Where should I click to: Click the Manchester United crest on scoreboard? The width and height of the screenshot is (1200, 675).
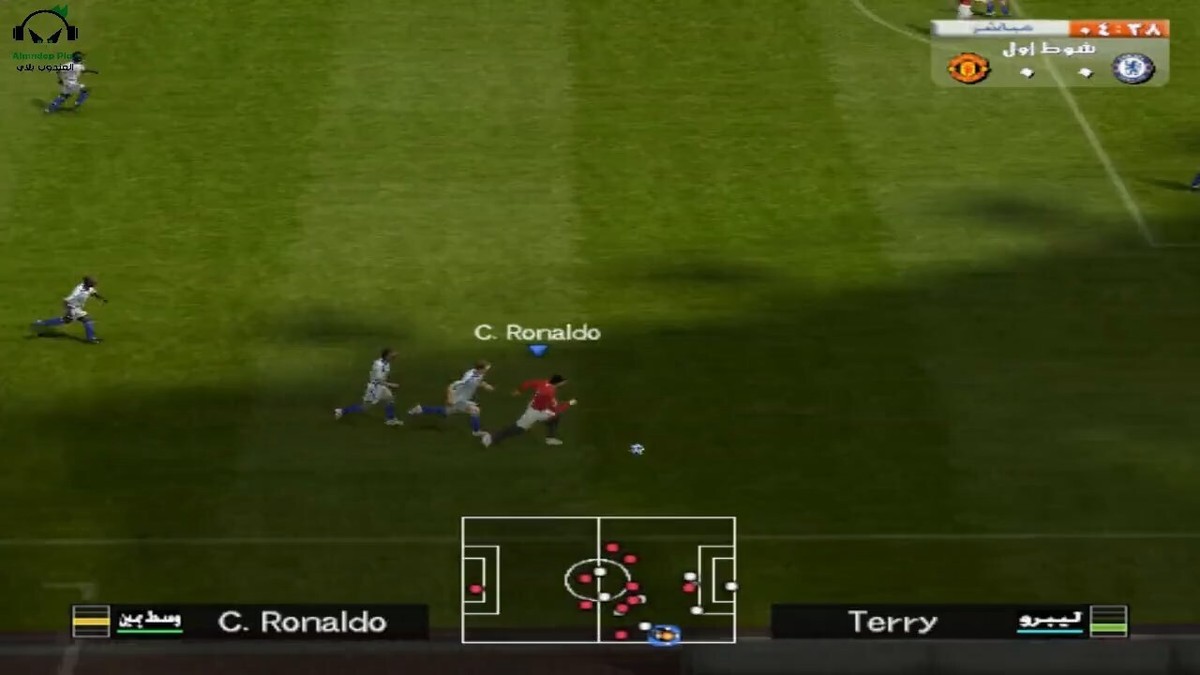pos(968,68)
